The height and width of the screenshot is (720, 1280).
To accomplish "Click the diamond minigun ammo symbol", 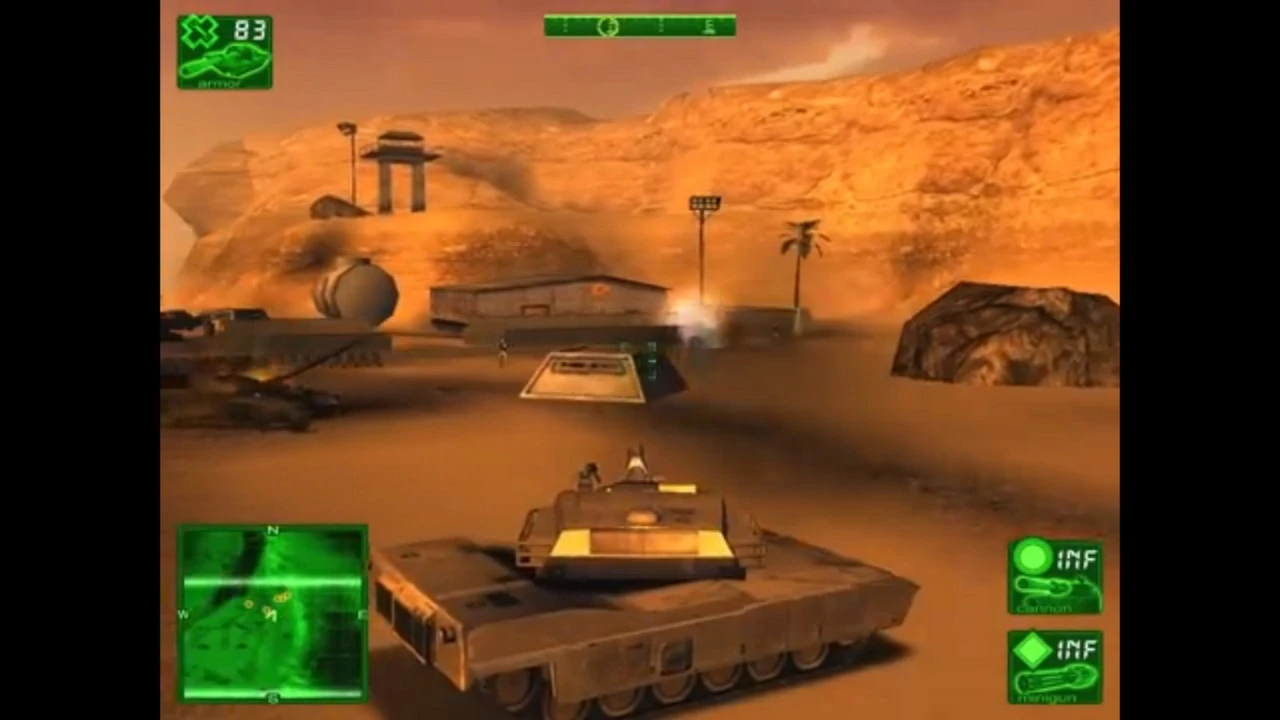I will 1032,650.
